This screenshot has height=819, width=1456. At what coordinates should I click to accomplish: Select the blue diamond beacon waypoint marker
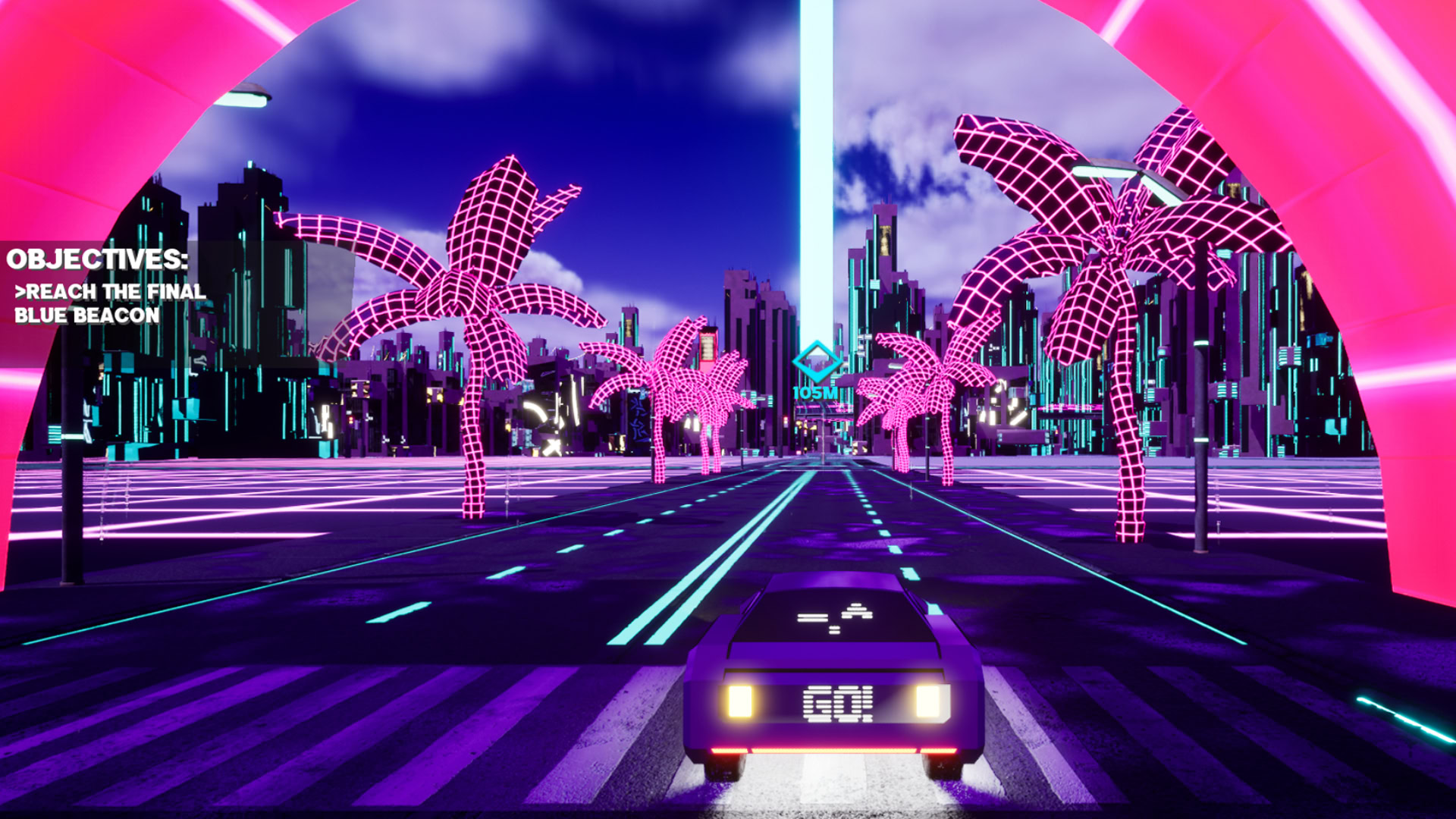click(816, 362)
